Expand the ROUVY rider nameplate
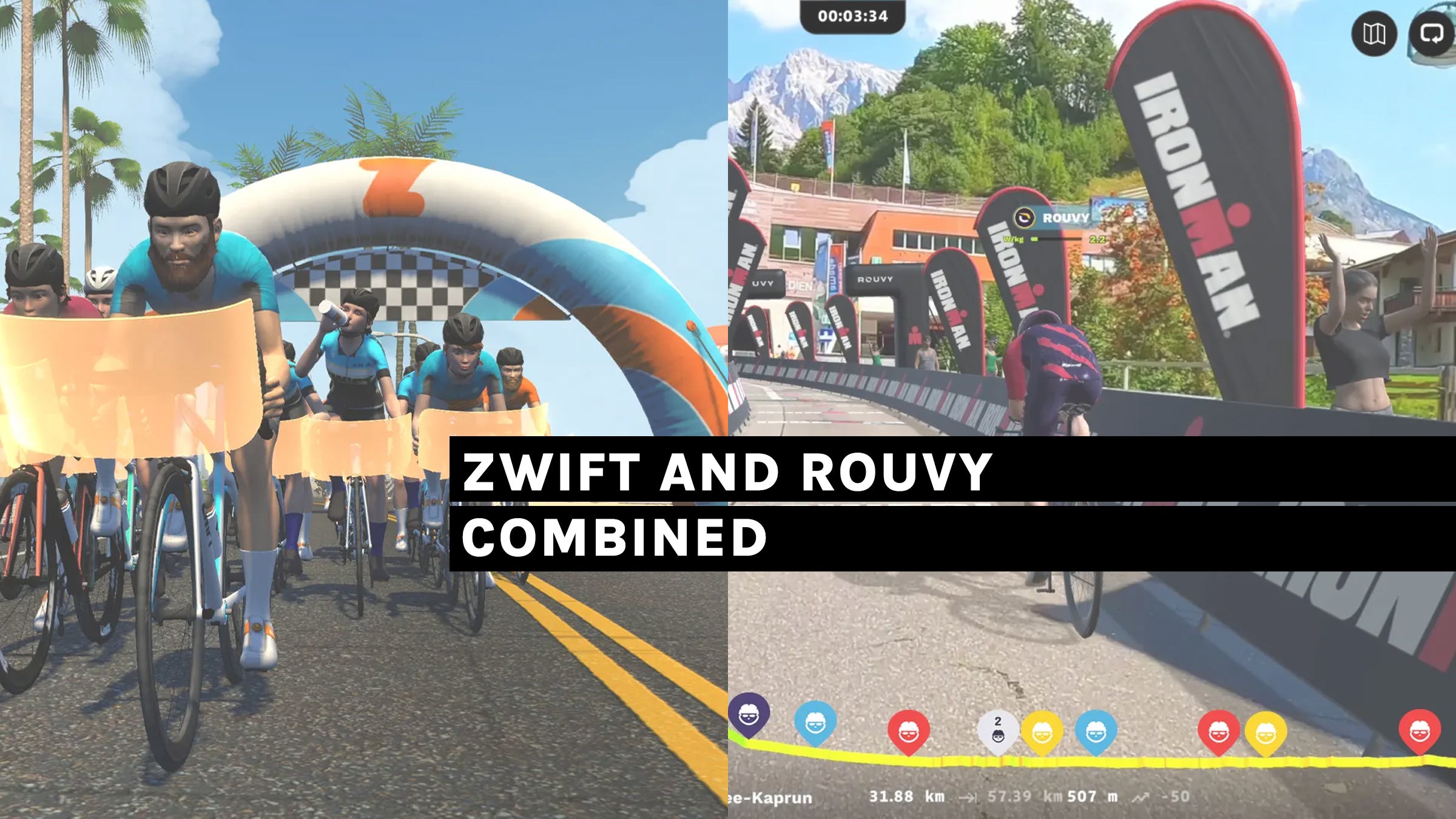 click(x=1065, y=217)
